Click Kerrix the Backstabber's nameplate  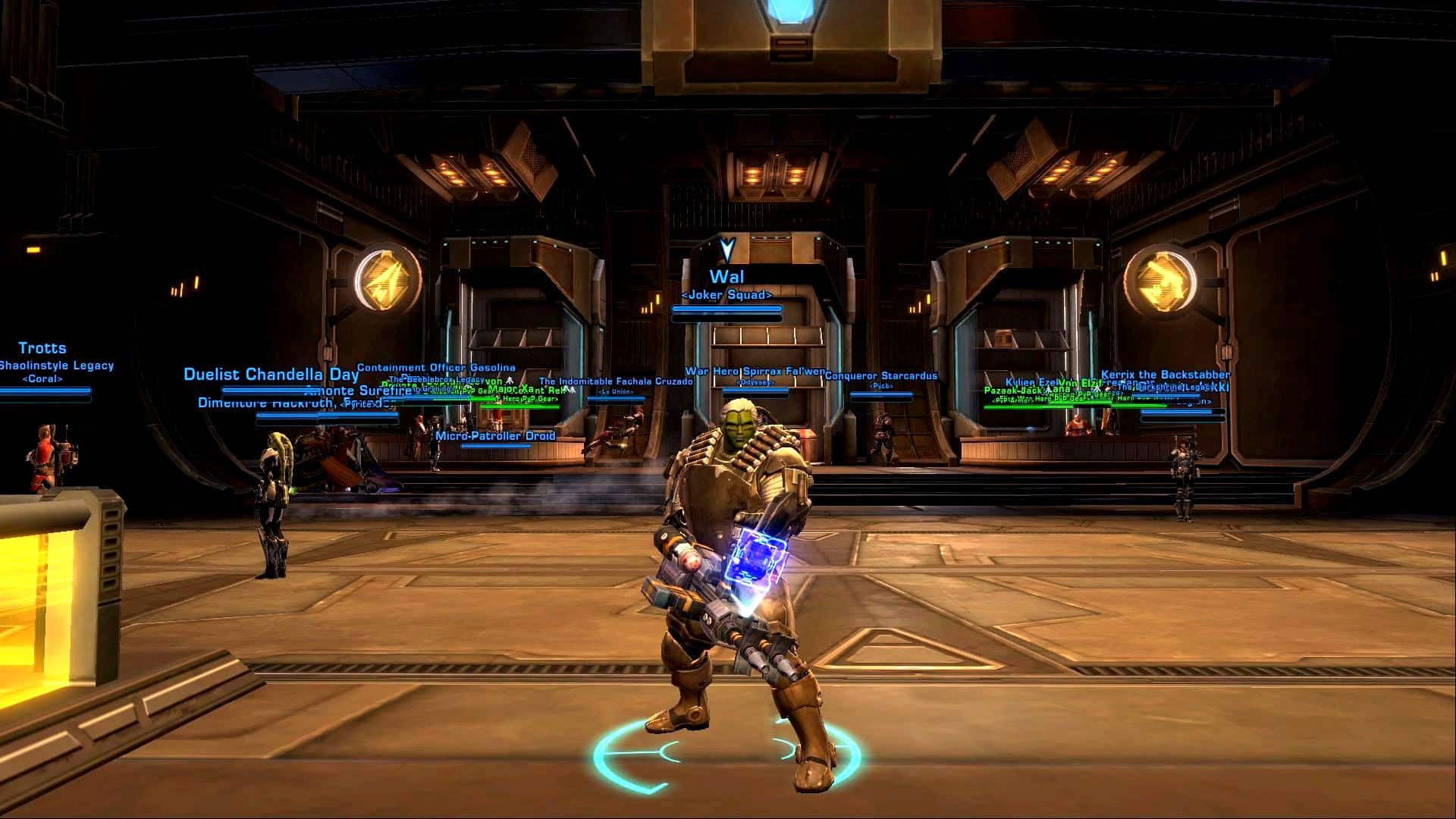(x=1165, y=375)
